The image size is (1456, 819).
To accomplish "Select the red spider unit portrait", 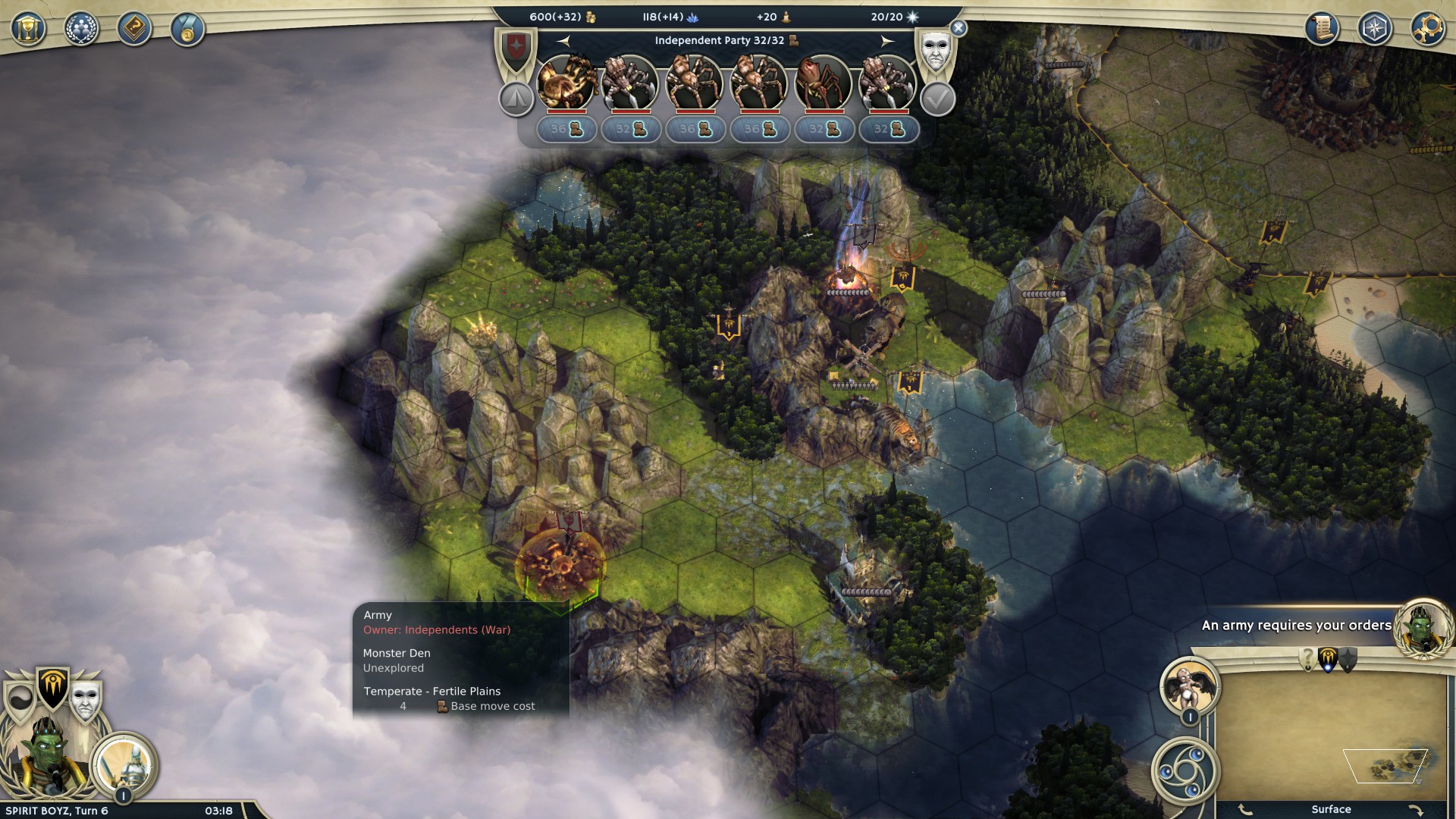I will point(824,82).
